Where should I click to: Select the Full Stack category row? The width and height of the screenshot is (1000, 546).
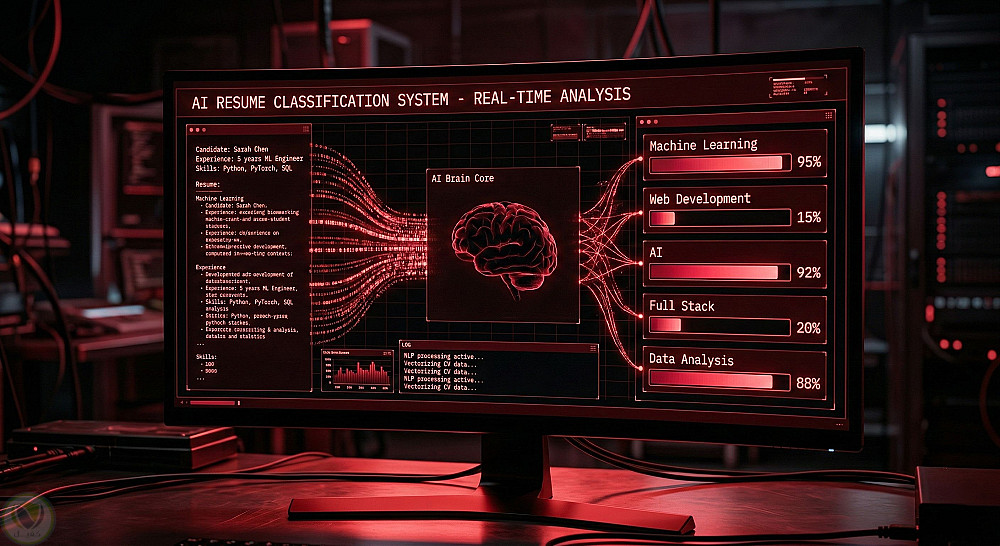pyautogui.click(x=735, y=318)
